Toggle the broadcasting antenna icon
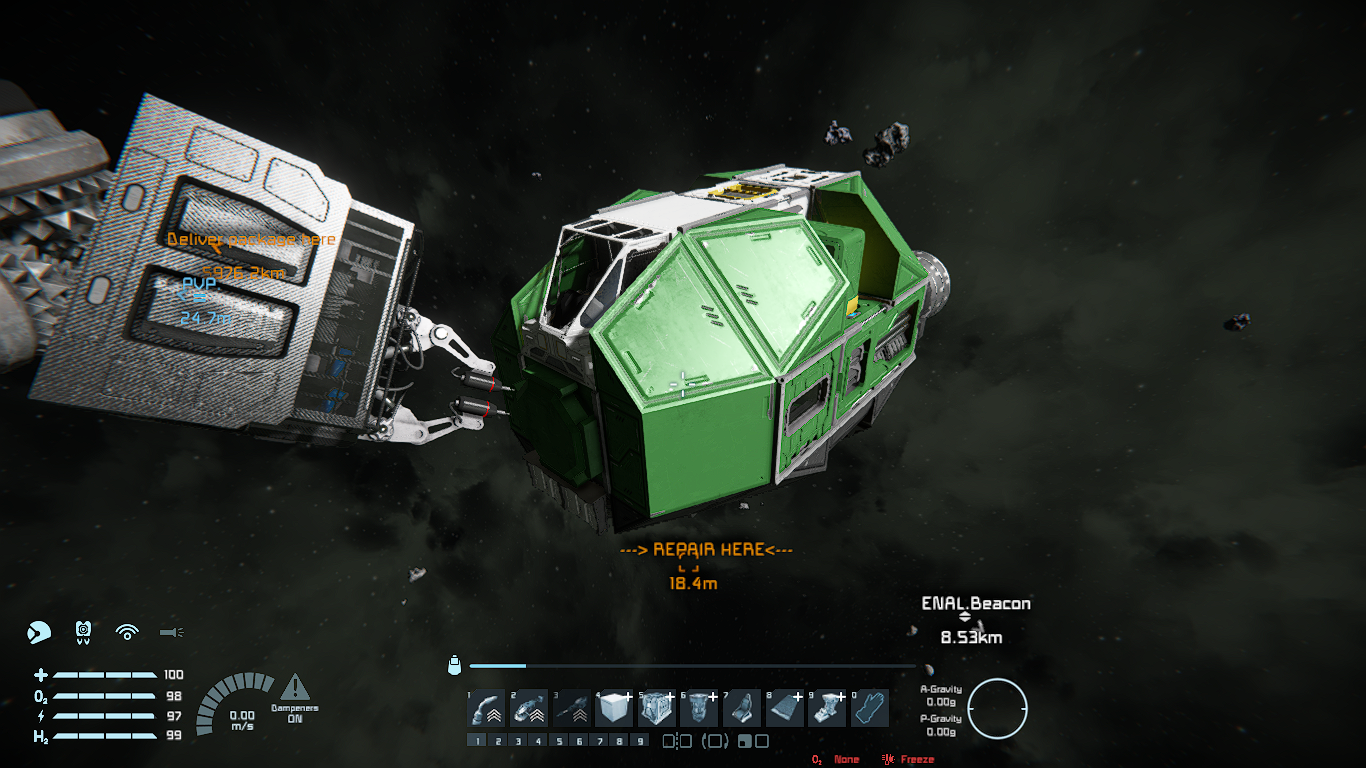The width and height of the screenshot is (1366, 768). coord(127,632)
